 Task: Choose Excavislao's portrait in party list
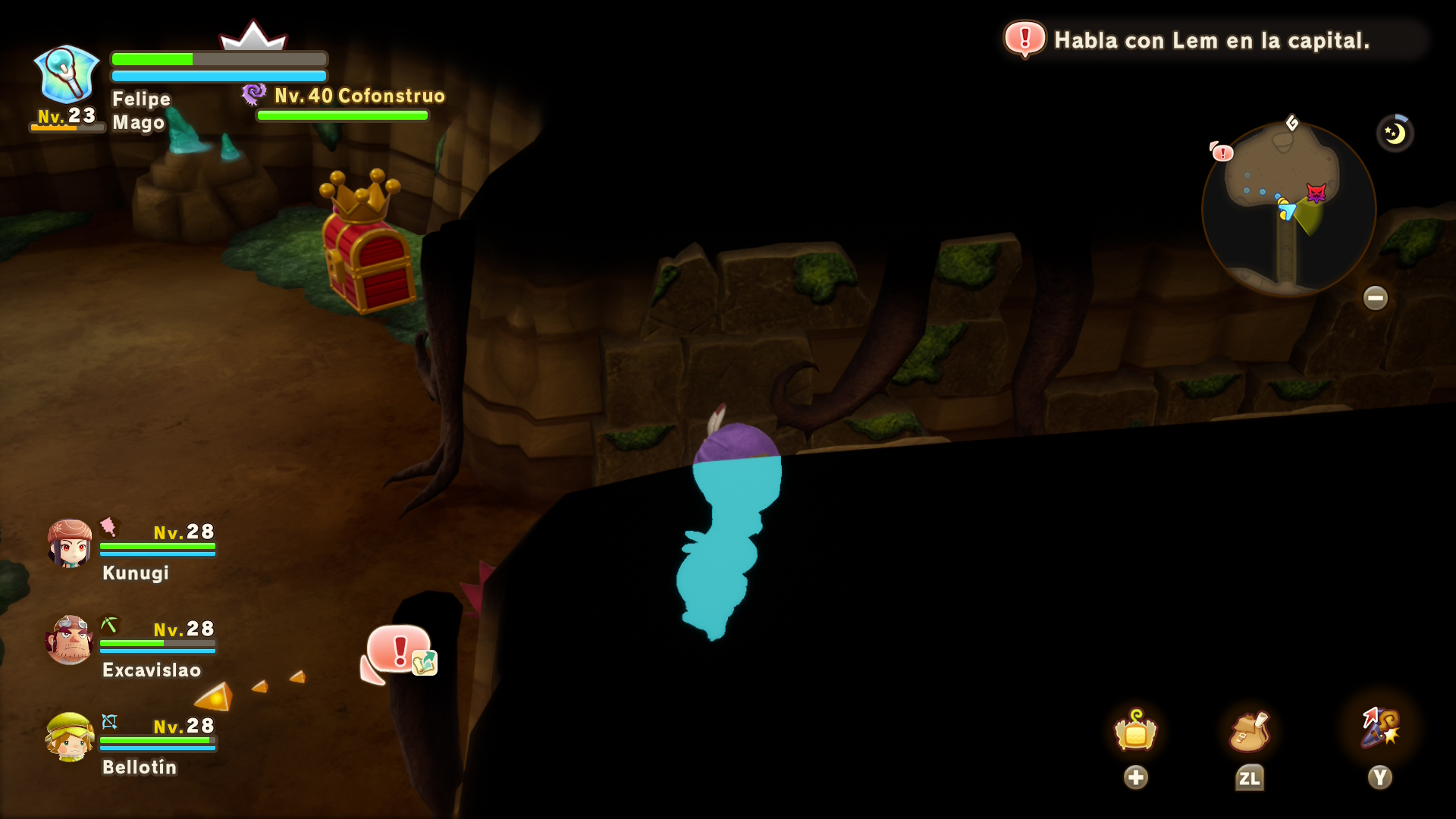70,640
